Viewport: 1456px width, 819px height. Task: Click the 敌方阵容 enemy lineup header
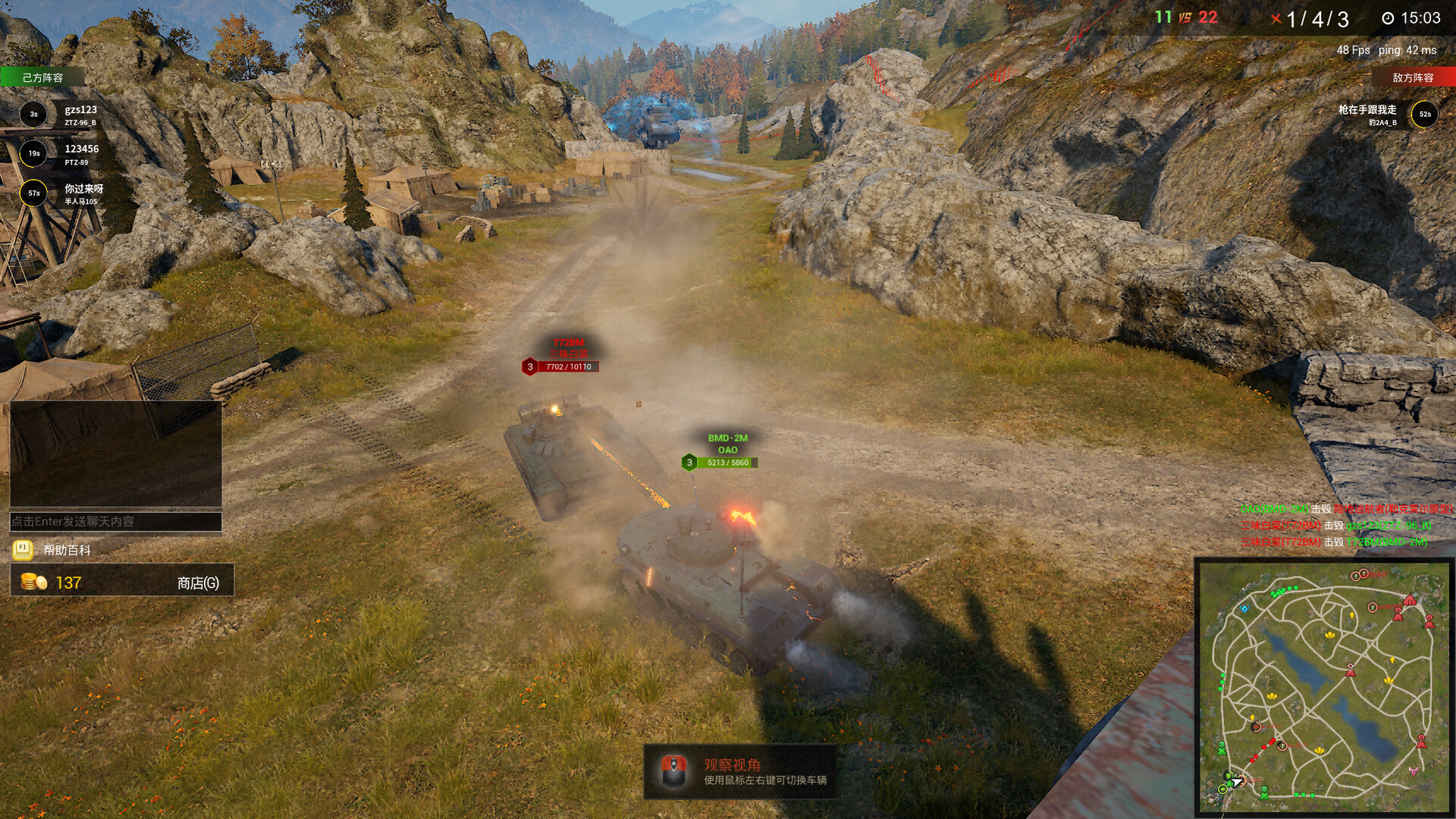tap(1413, 77)
